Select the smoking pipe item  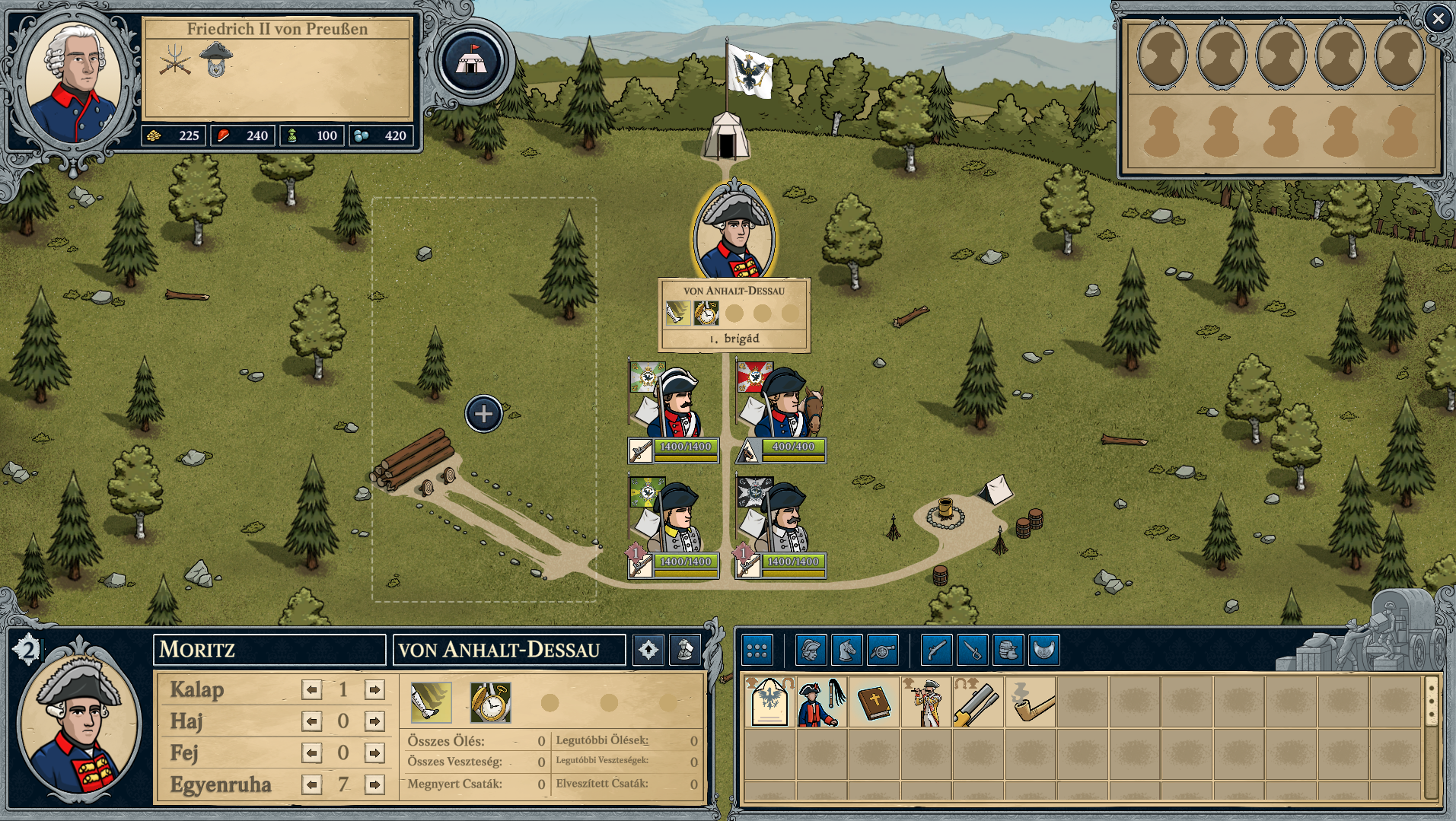pos(1031,702)
